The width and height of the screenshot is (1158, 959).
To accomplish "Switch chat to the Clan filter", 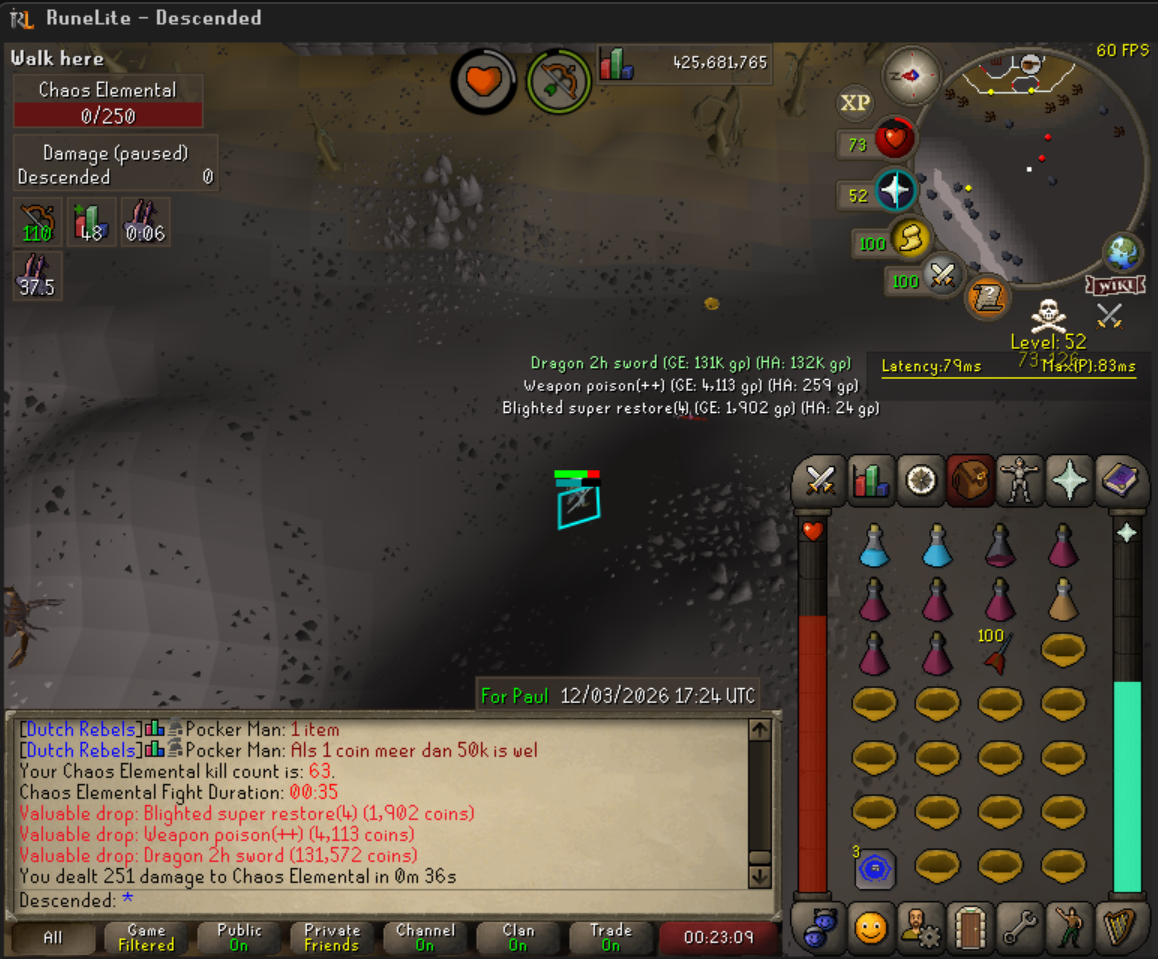I will 517,937.
